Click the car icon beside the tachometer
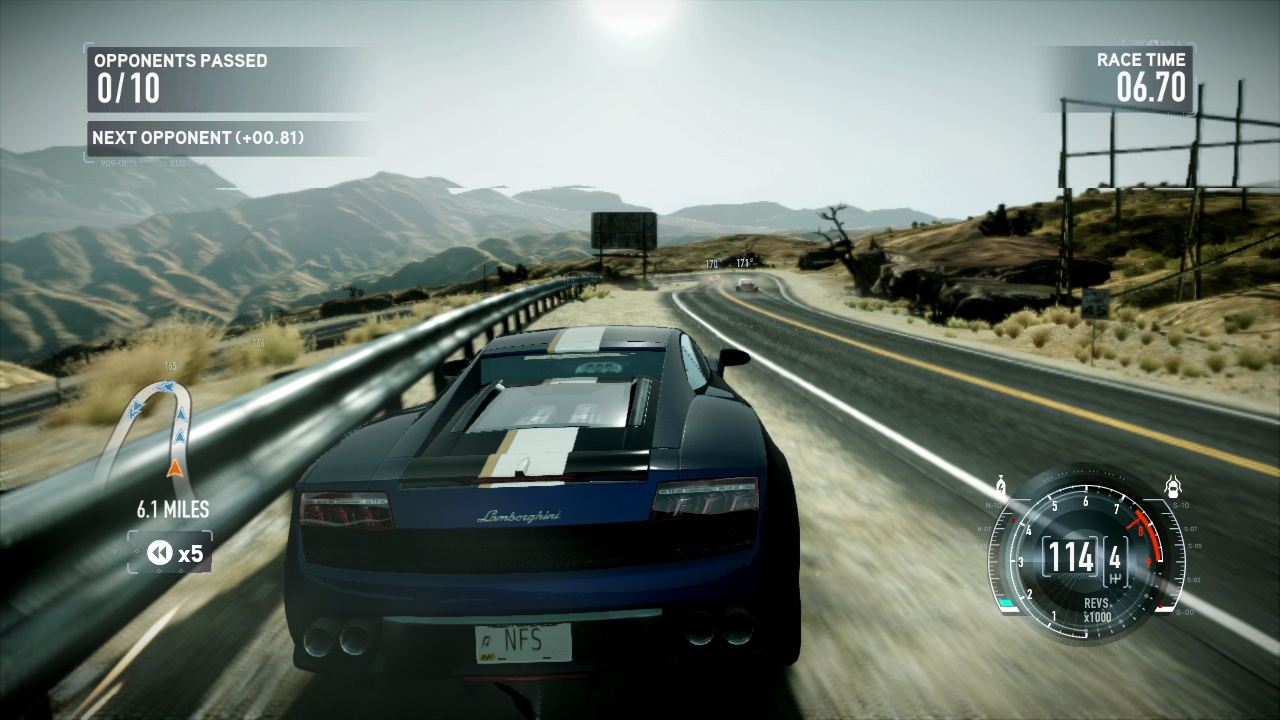Image resolution: width=1280 pixels, height=720 pixels. 1172,487
